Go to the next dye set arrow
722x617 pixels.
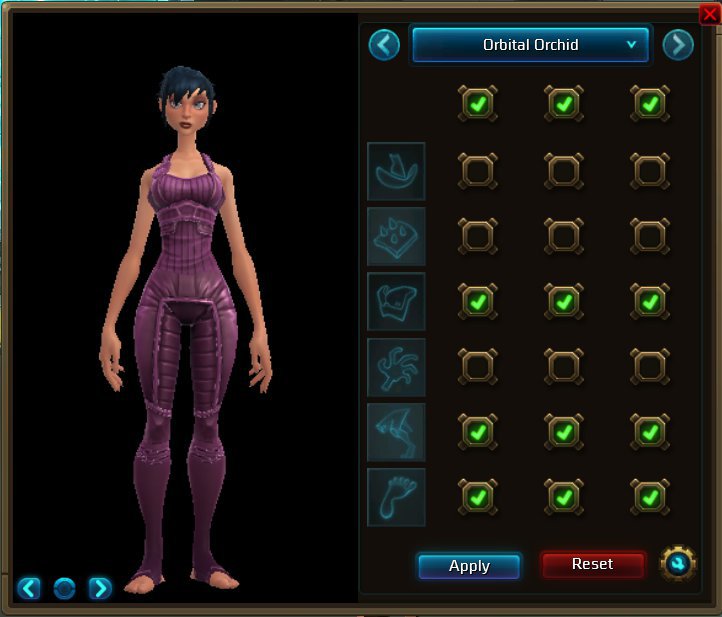pos(678,45)
